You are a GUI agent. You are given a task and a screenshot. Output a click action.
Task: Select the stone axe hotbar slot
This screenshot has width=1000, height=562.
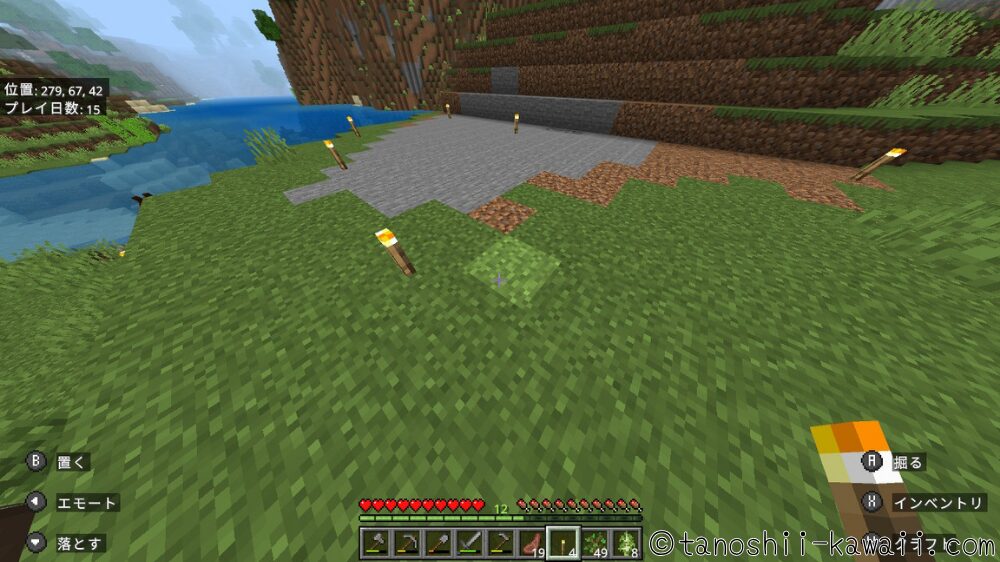click(376, 543)
